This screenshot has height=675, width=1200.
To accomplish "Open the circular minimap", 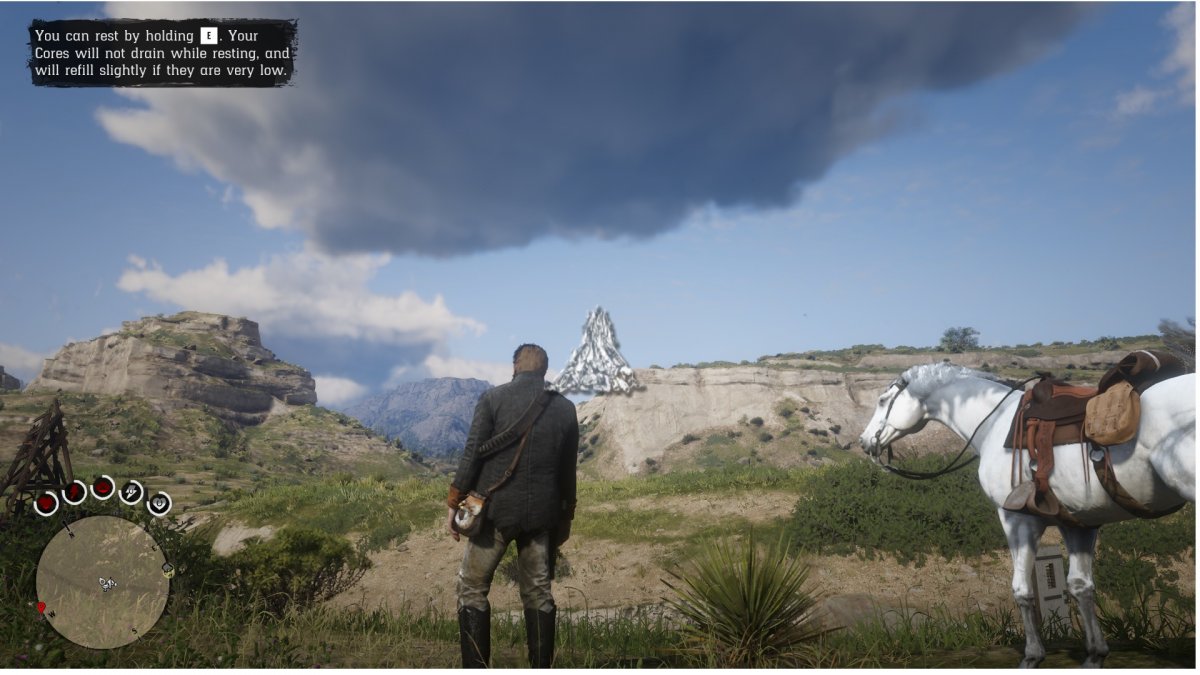I will pyautogui.click(x=102, y=582).
